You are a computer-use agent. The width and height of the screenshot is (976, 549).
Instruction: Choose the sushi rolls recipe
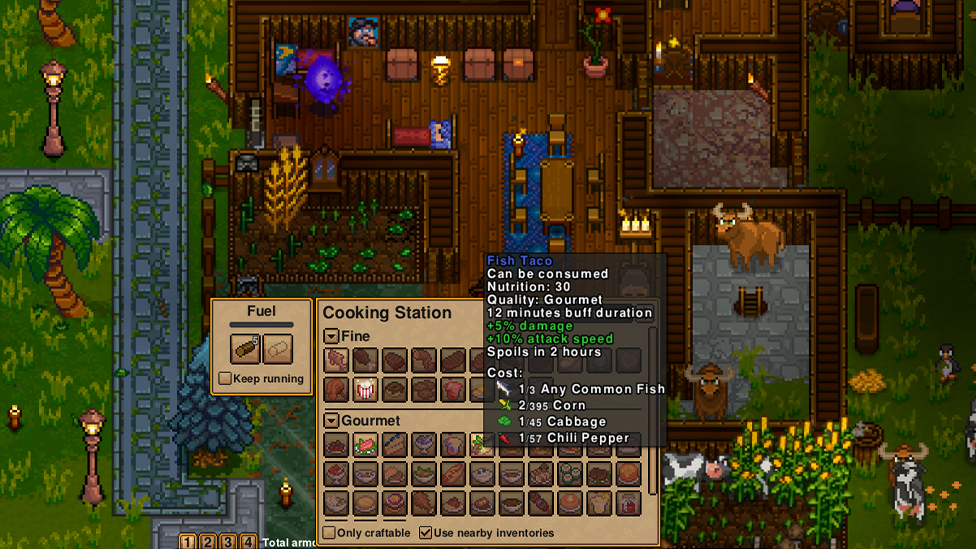pyautogui.click(x=570, y=473)
